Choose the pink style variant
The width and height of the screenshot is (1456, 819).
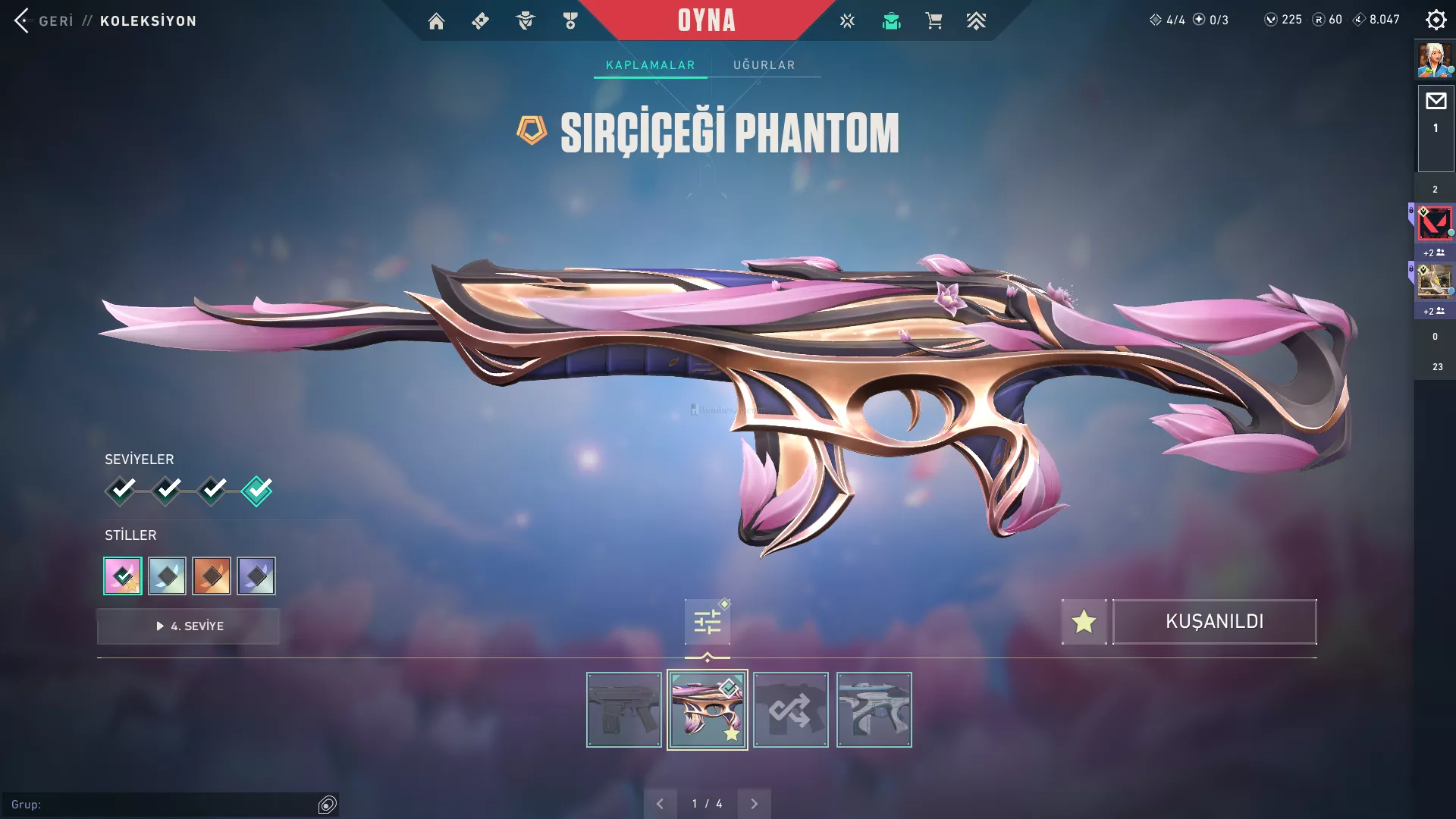[x=123, y=576]
